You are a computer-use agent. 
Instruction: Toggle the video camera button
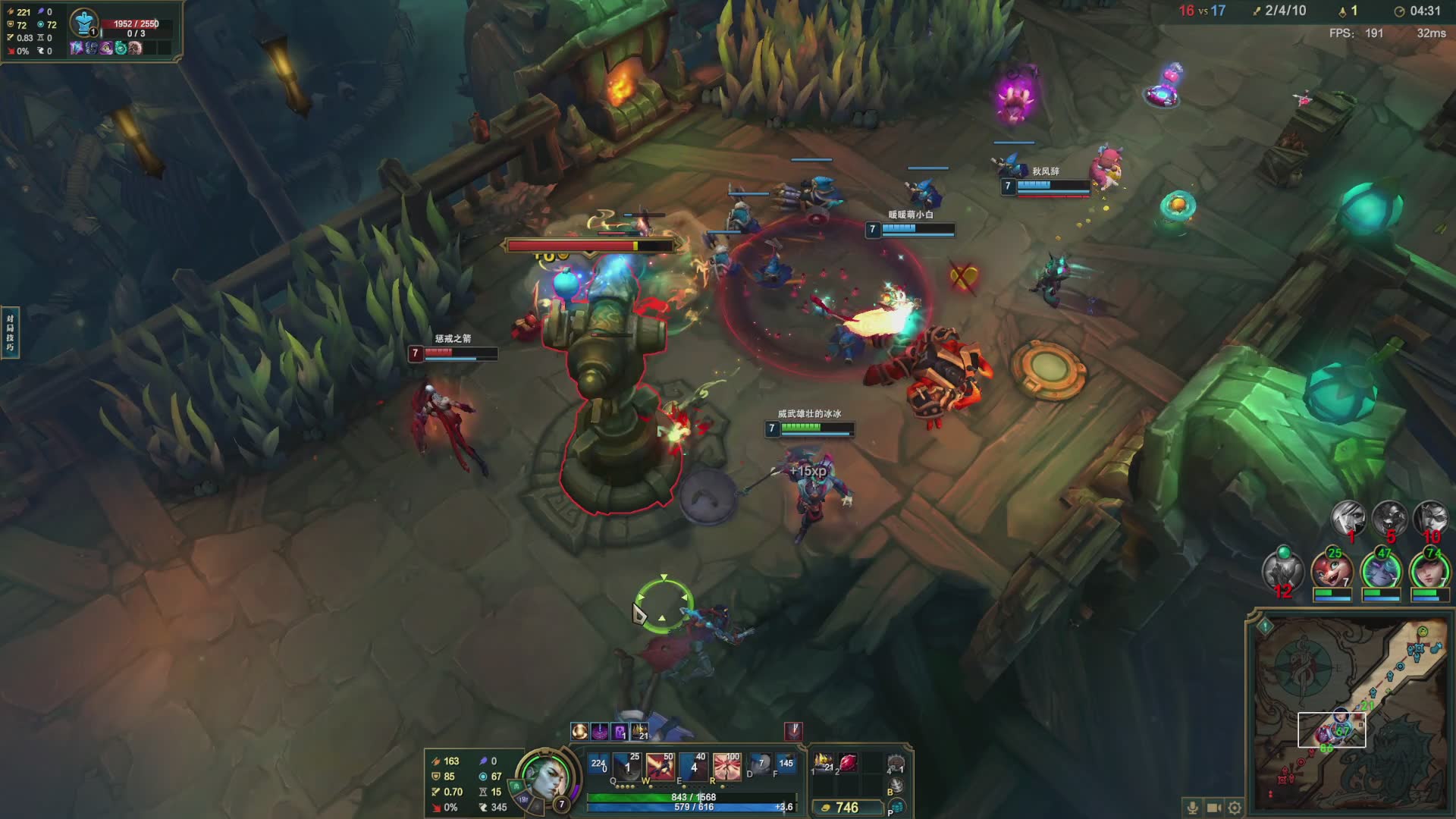coord(1213,808)
